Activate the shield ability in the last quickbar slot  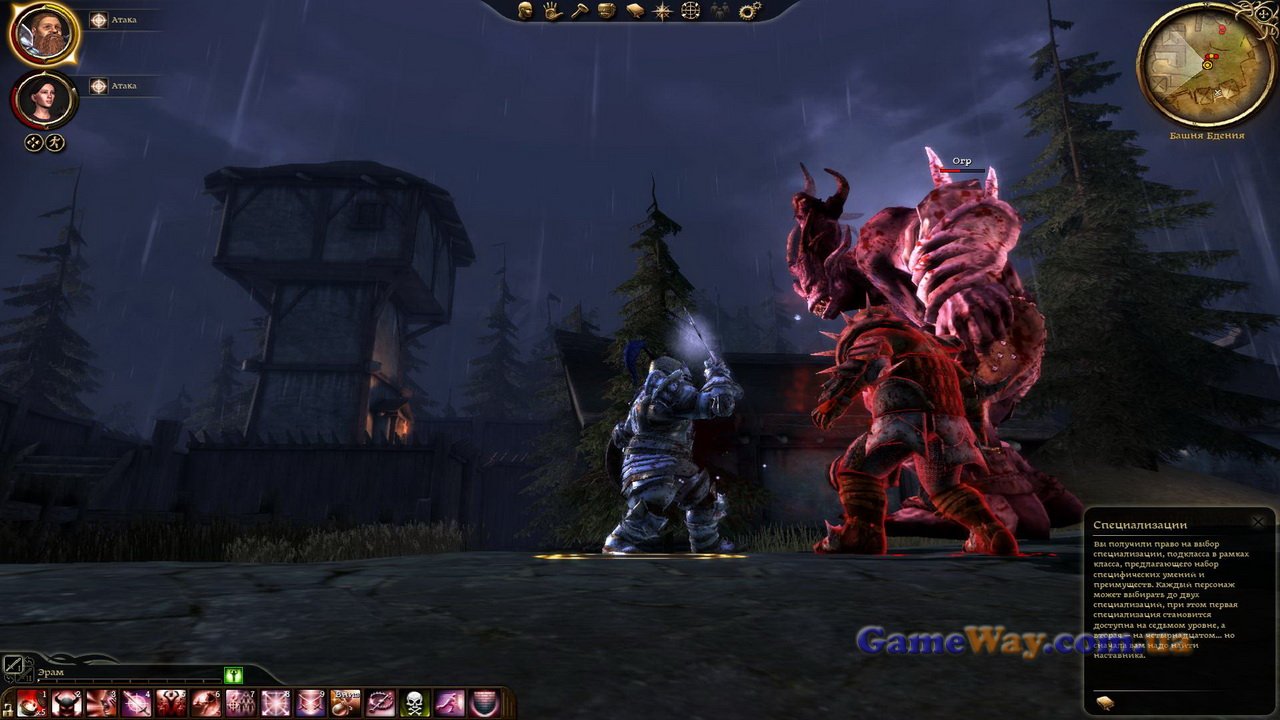(484, 703)
